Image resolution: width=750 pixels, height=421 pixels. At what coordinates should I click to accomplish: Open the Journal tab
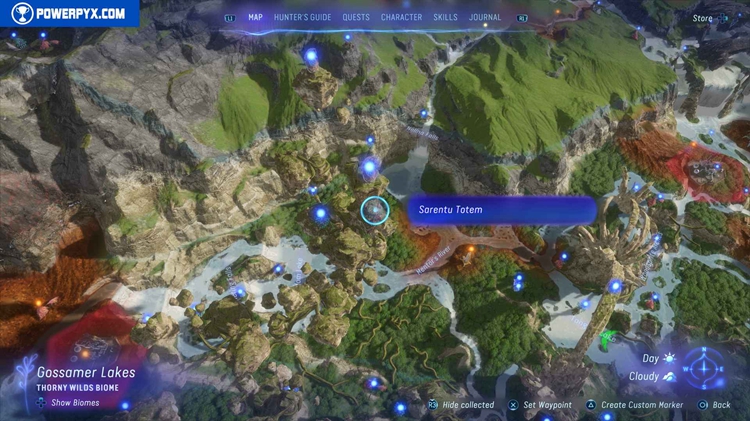click(485, 17)
